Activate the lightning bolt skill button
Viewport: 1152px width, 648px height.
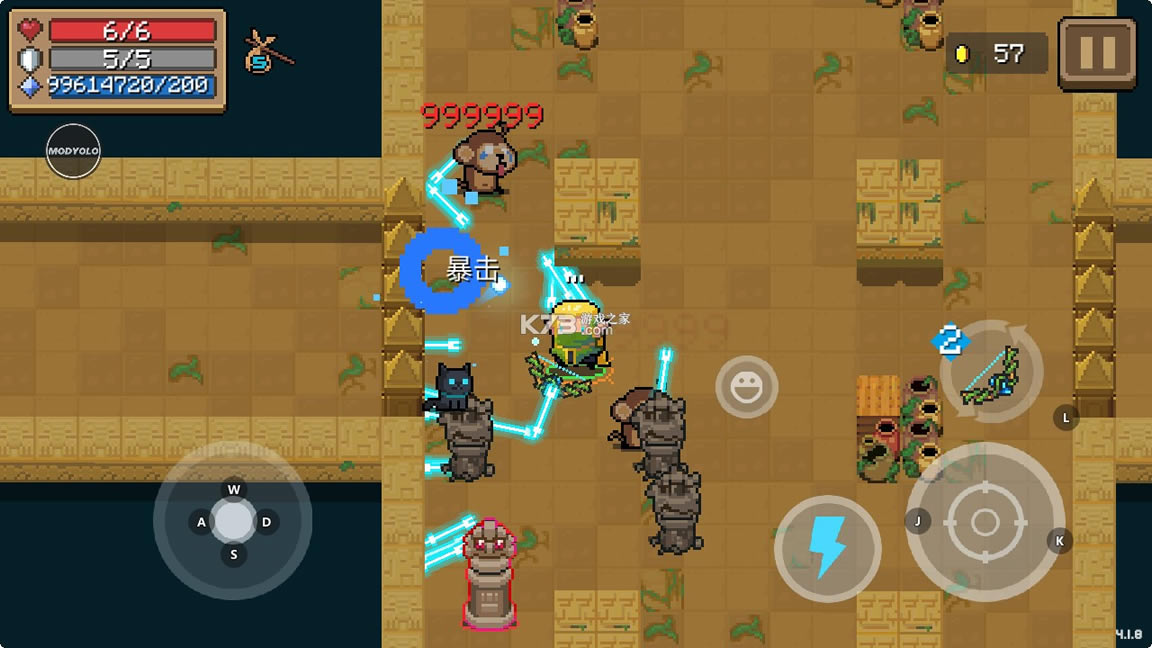(x=827, y=548)
